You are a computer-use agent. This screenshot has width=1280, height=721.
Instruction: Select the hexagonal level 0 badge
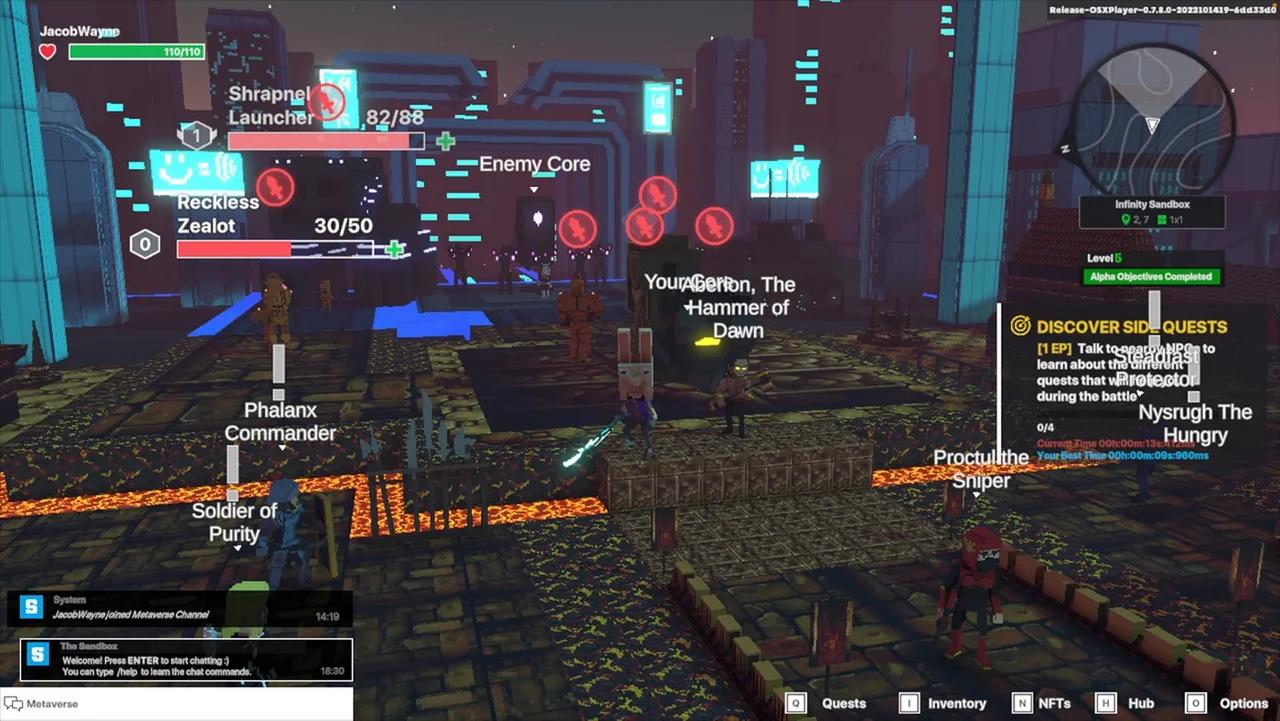pos(144,243)
